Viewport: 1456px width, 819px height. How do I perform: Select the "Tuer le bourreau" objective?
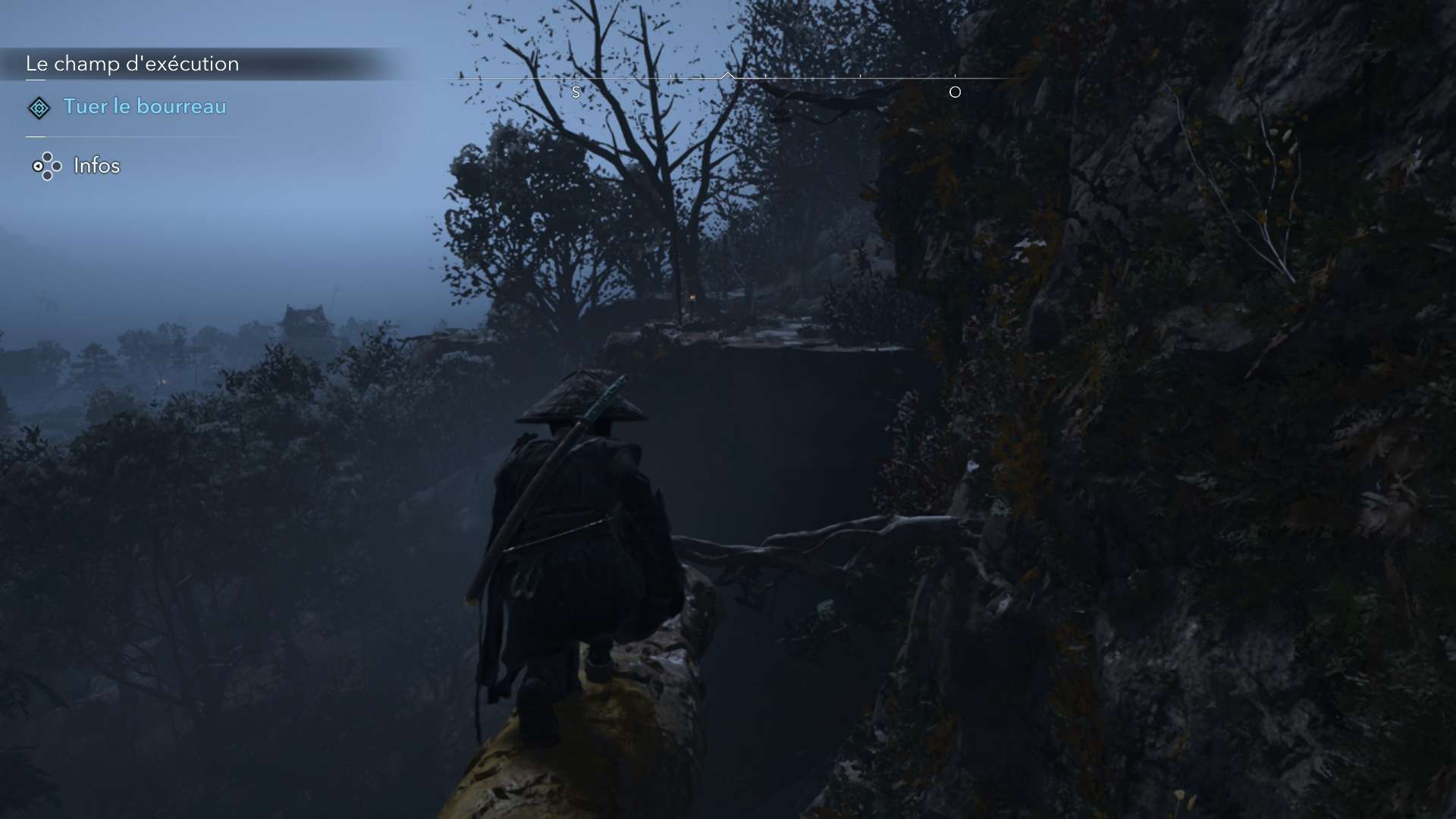[144, 106]
